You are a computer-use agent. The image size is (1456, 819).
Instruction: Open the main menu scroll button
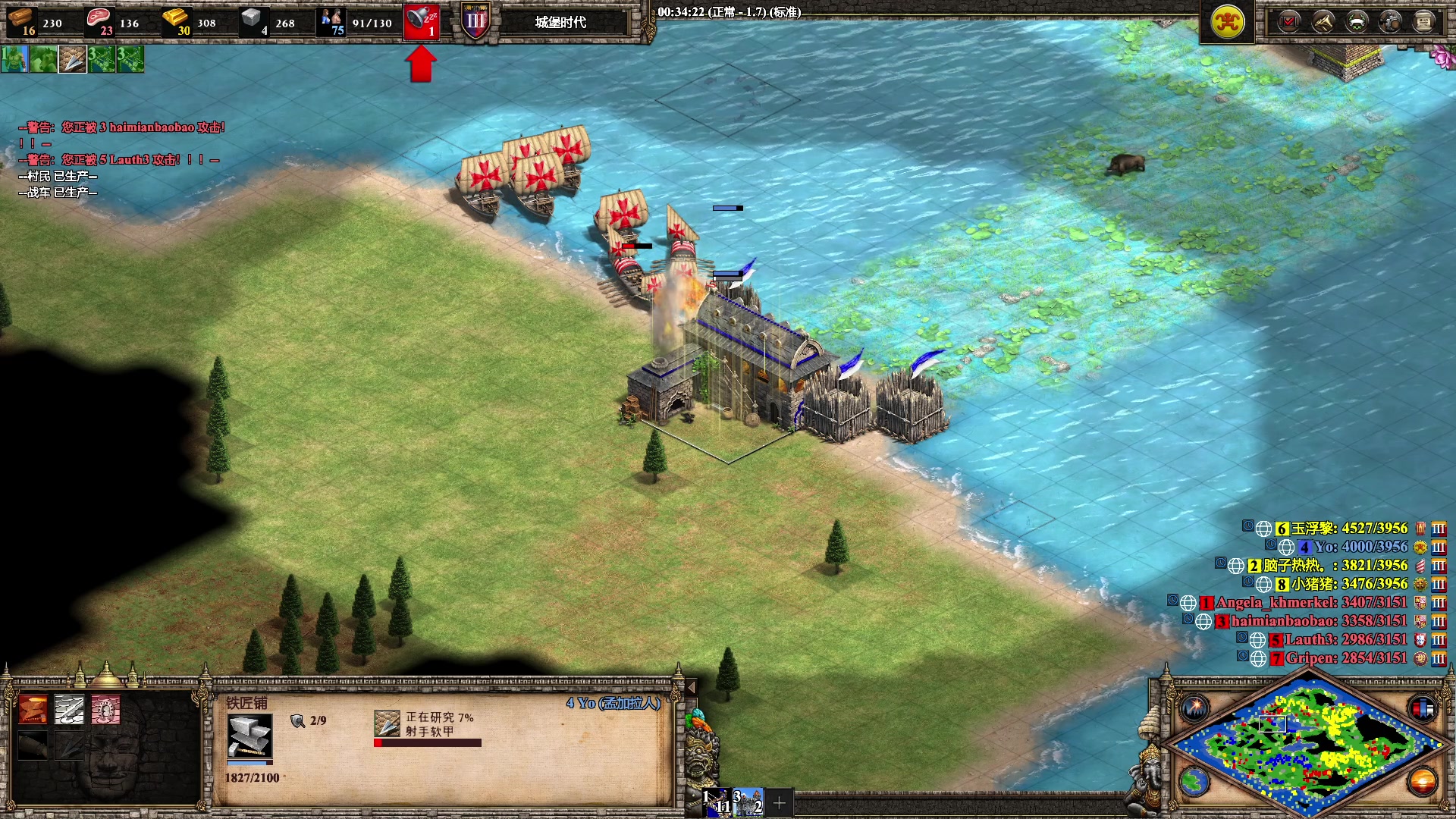tap(1423, 21)
